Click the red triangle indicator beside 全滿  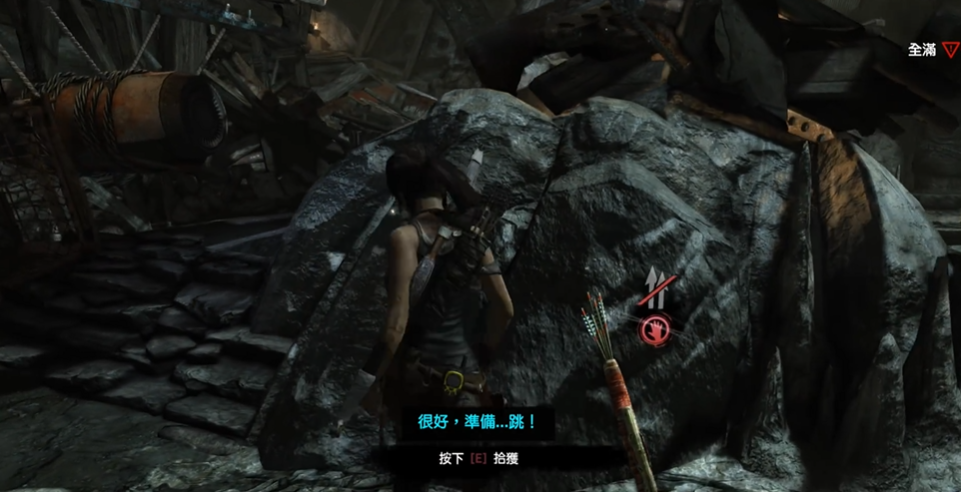949,50
